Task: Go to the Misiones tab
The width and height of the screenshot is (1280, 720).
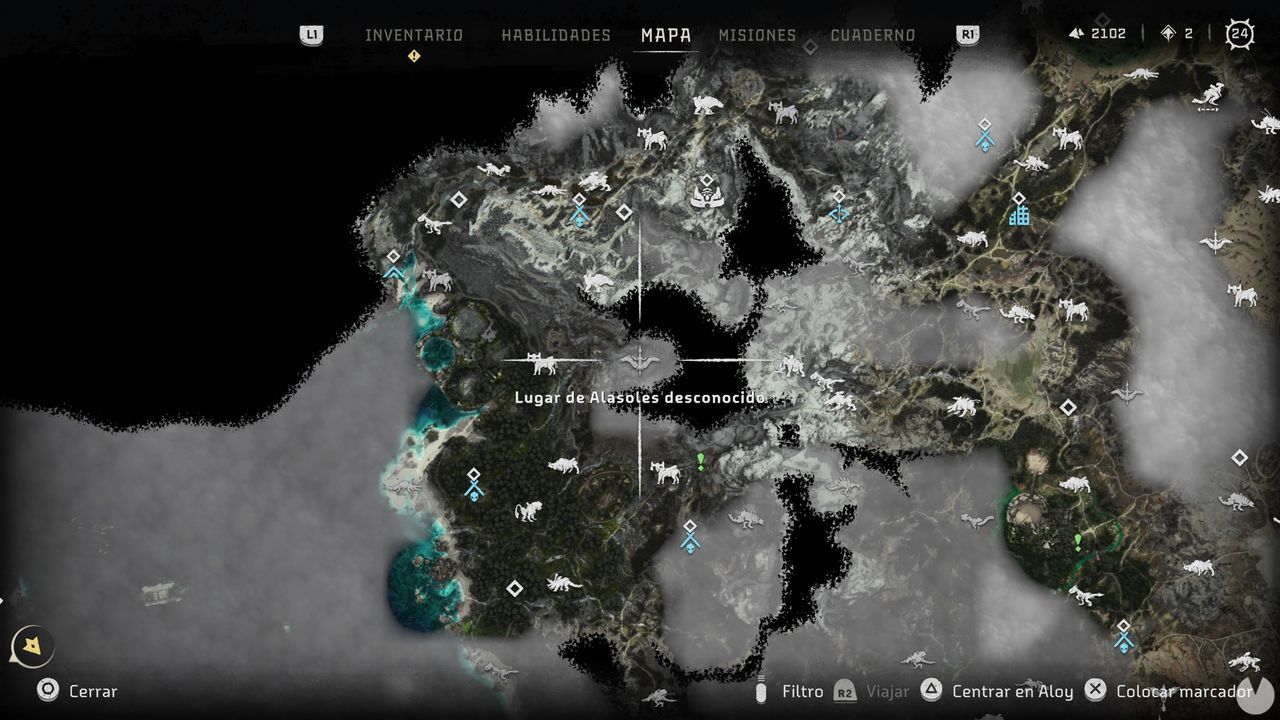Action: pos(757,35)
